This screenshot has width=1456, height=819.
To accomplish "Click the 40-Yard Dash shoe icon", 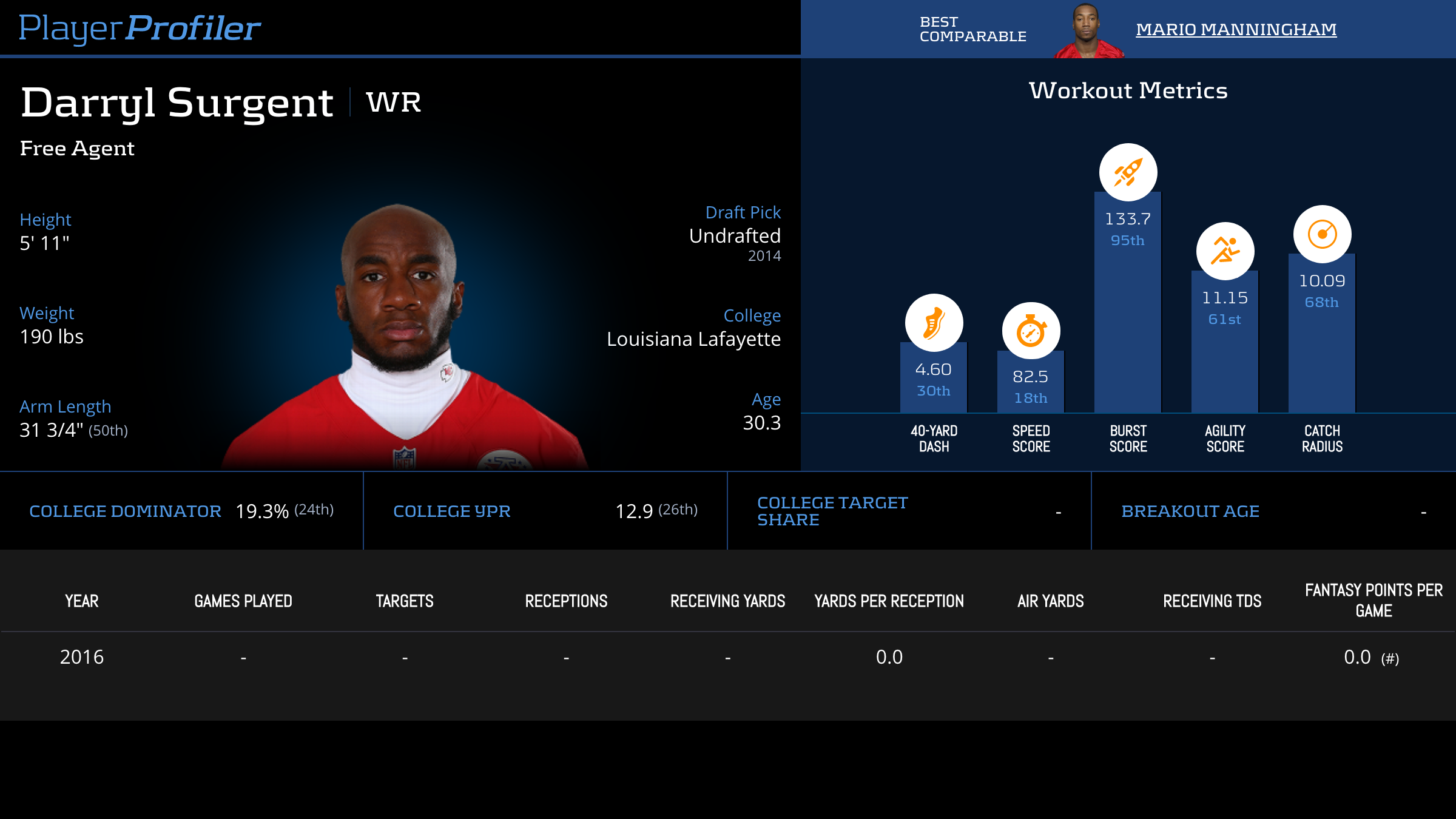I will [934, 323].
